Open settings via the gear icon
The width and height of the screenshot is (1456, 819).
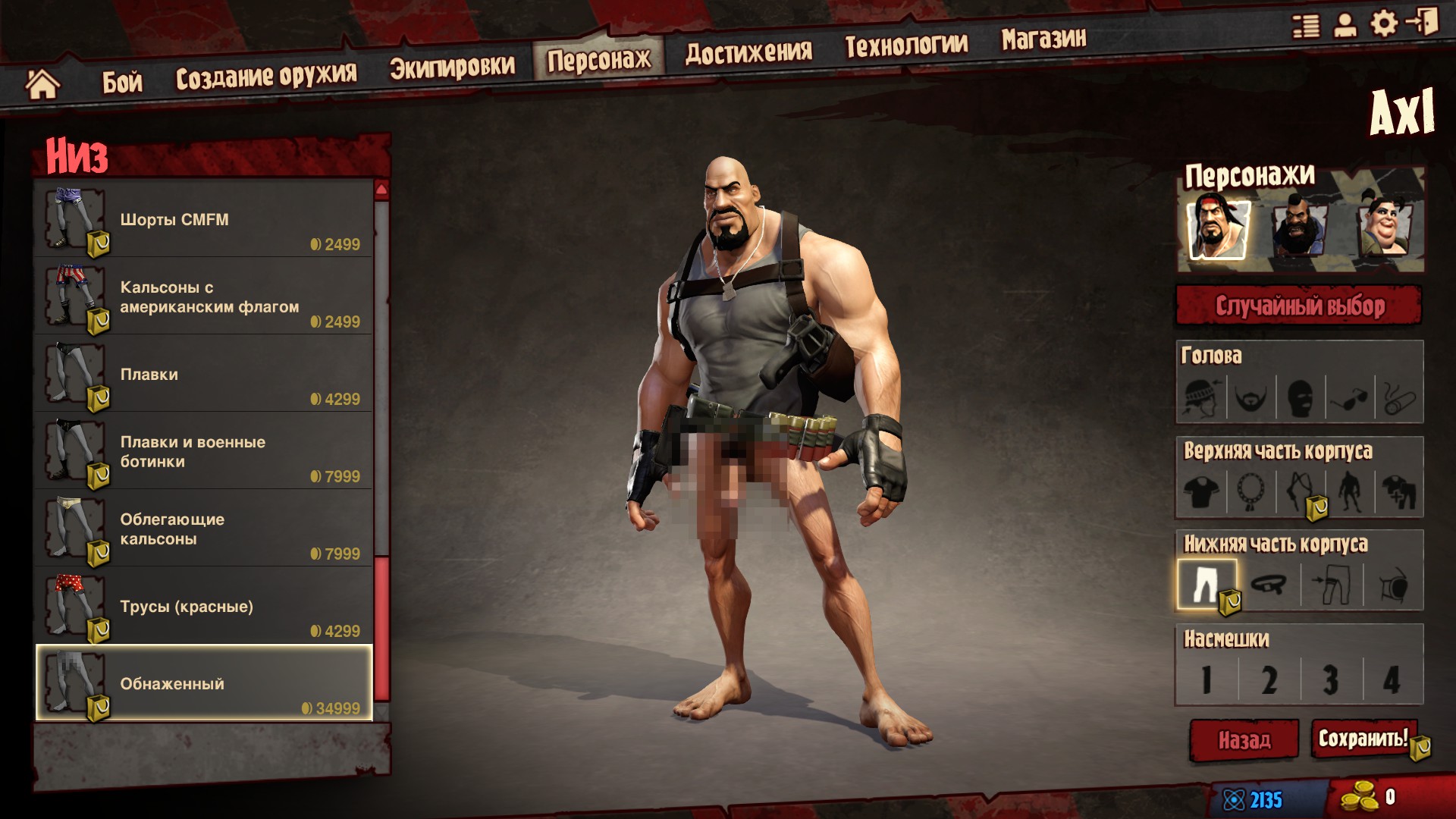1384,24
